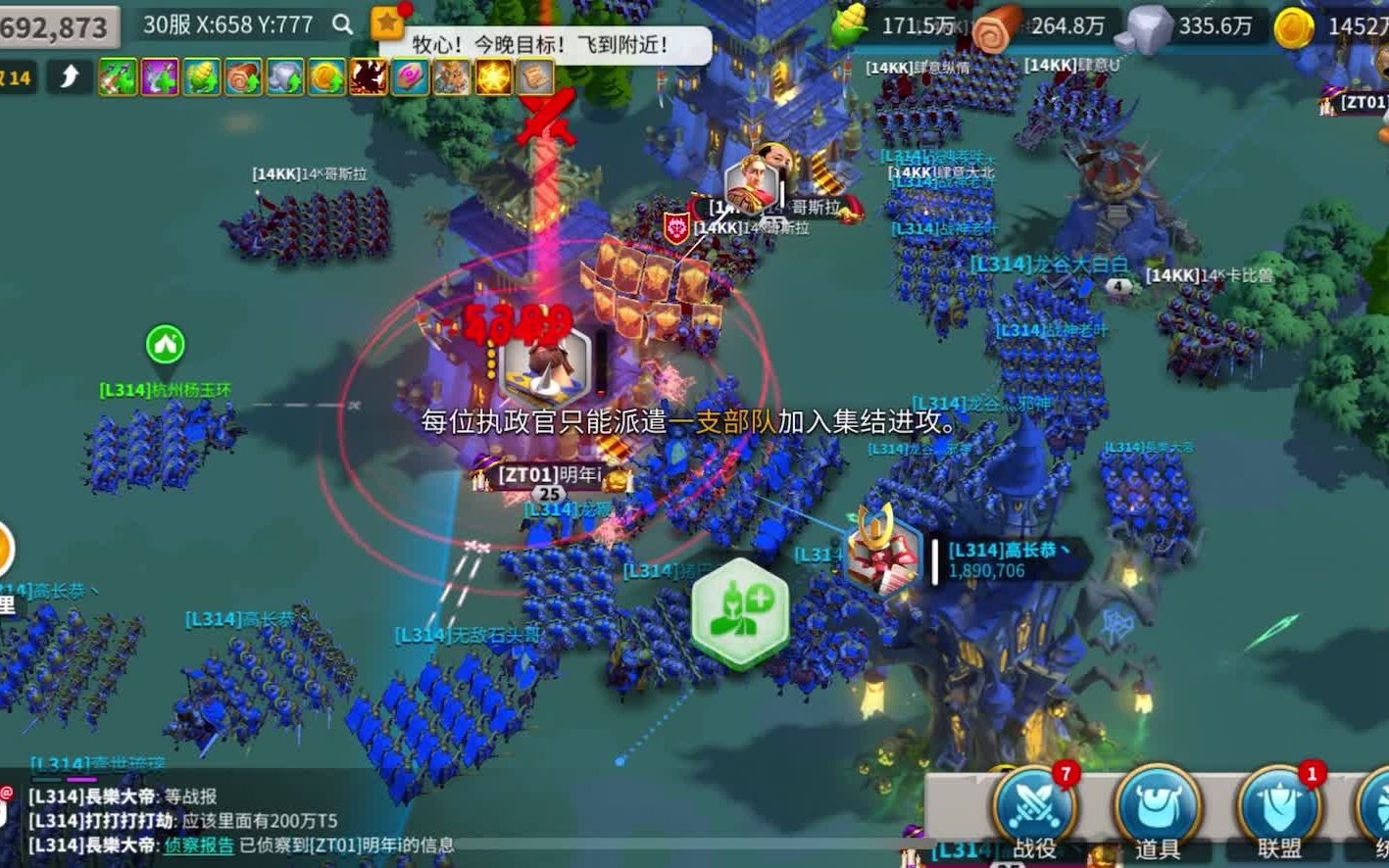This screenshot has width=1389, height=868.
Task: Select the corn production buff icon
Action: 201,77
